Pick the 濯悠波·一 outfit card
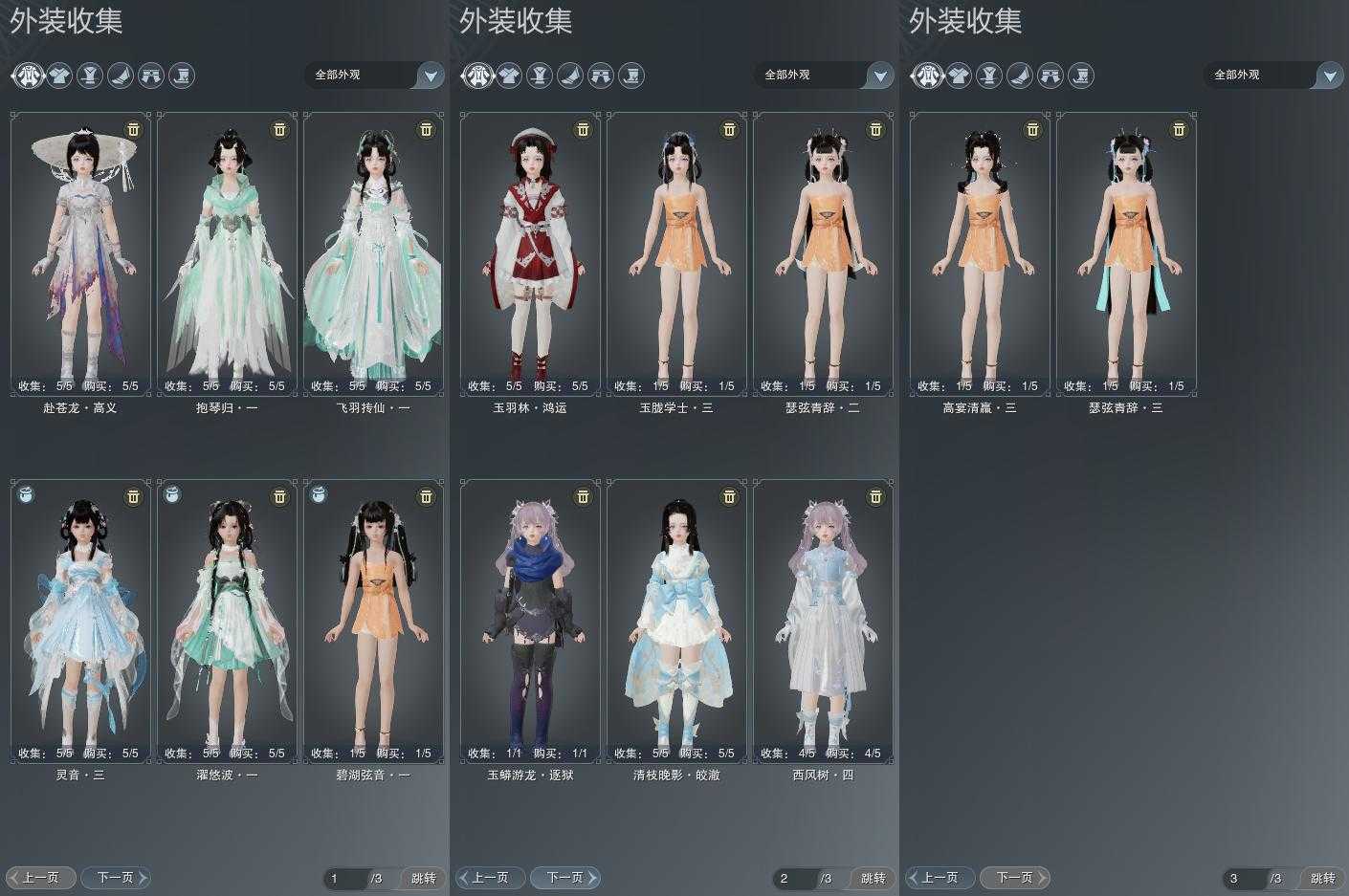 227,621
